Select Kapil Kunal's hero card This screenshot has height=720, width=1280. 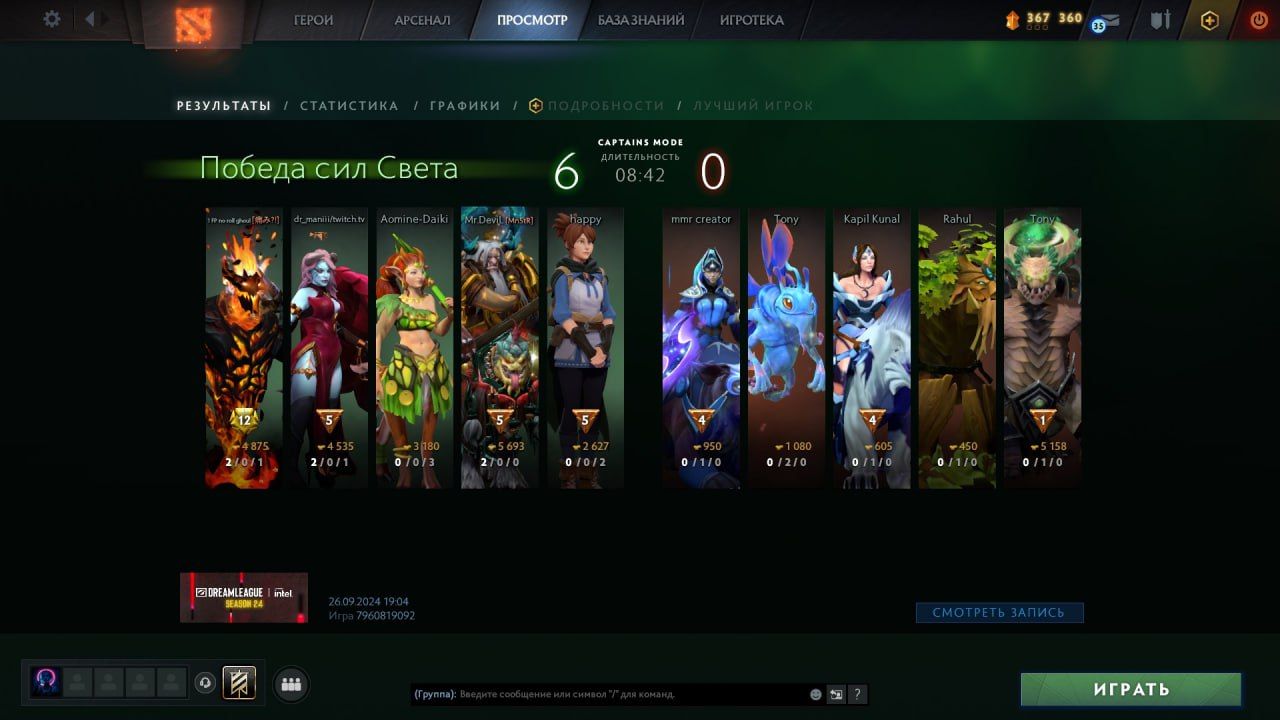[872, 348]
